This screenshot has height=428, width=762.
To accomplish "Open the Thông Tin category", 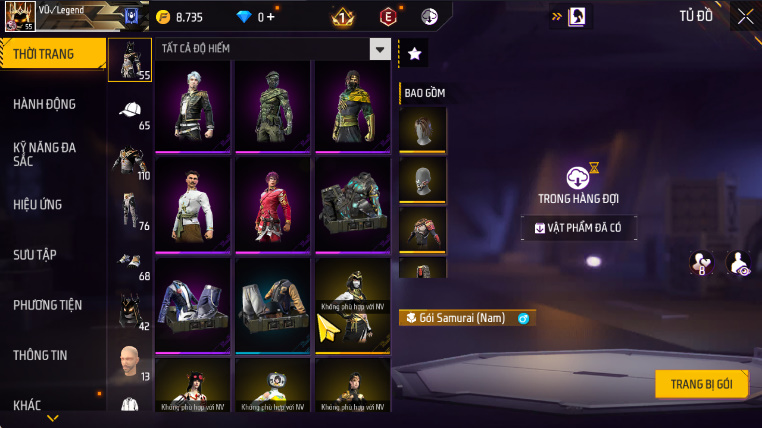I will pos(41,354).
